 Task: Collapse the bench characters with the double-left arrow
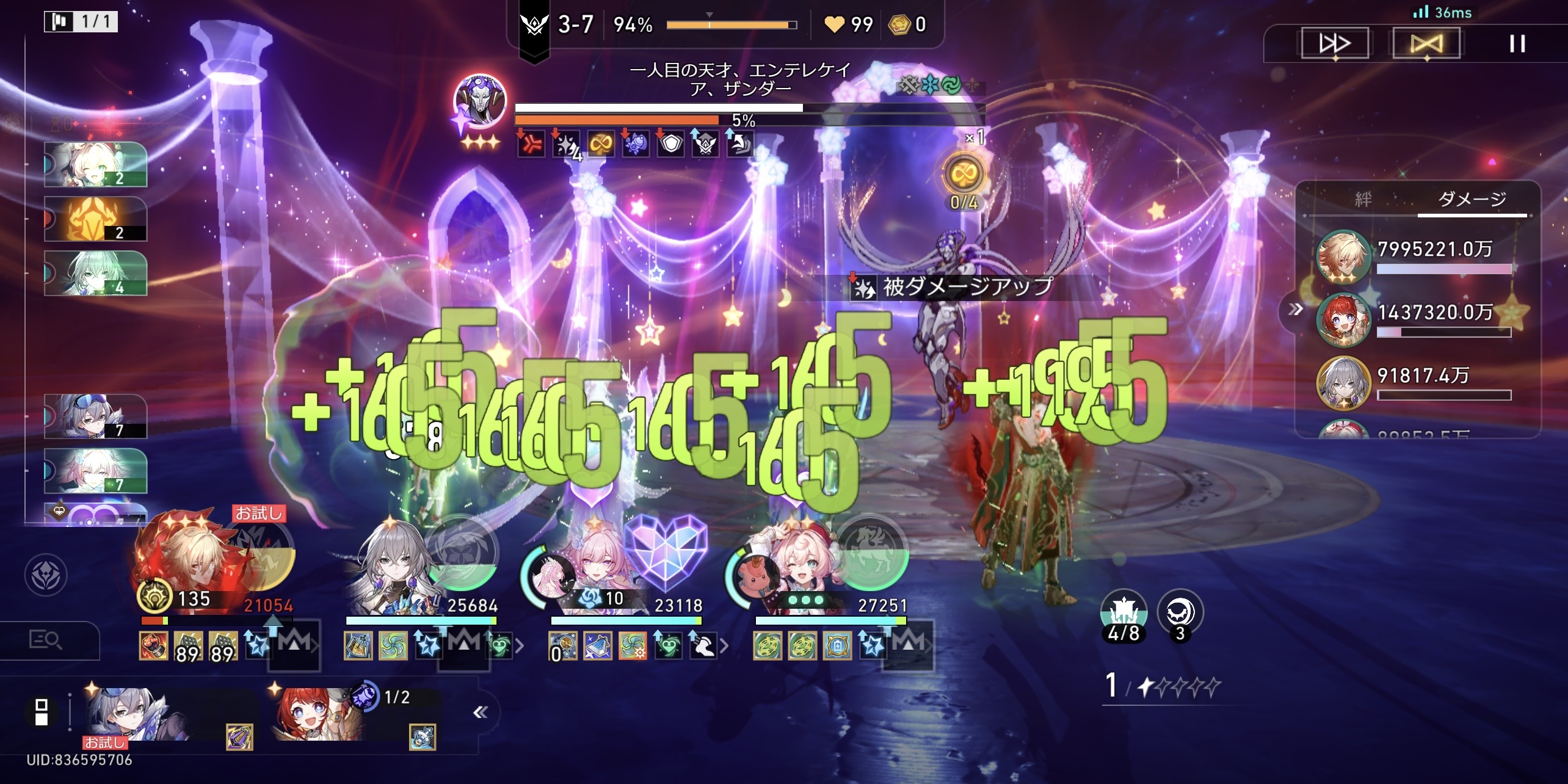coord(481,712)
